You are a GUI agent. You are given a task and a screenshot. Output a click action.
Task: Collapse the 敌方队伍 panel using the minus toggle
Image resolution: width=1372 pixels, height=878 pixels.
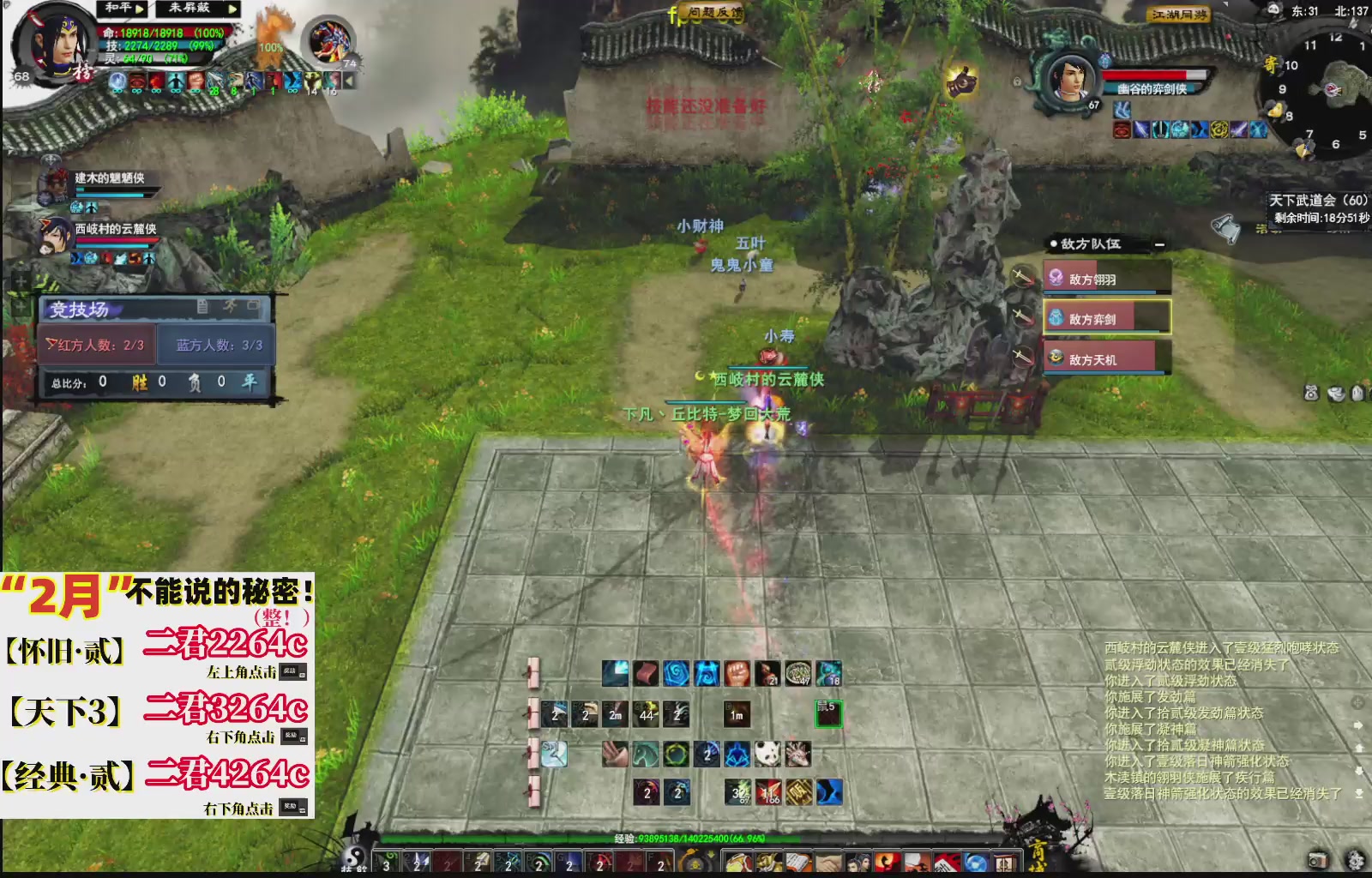(1159, 244)
